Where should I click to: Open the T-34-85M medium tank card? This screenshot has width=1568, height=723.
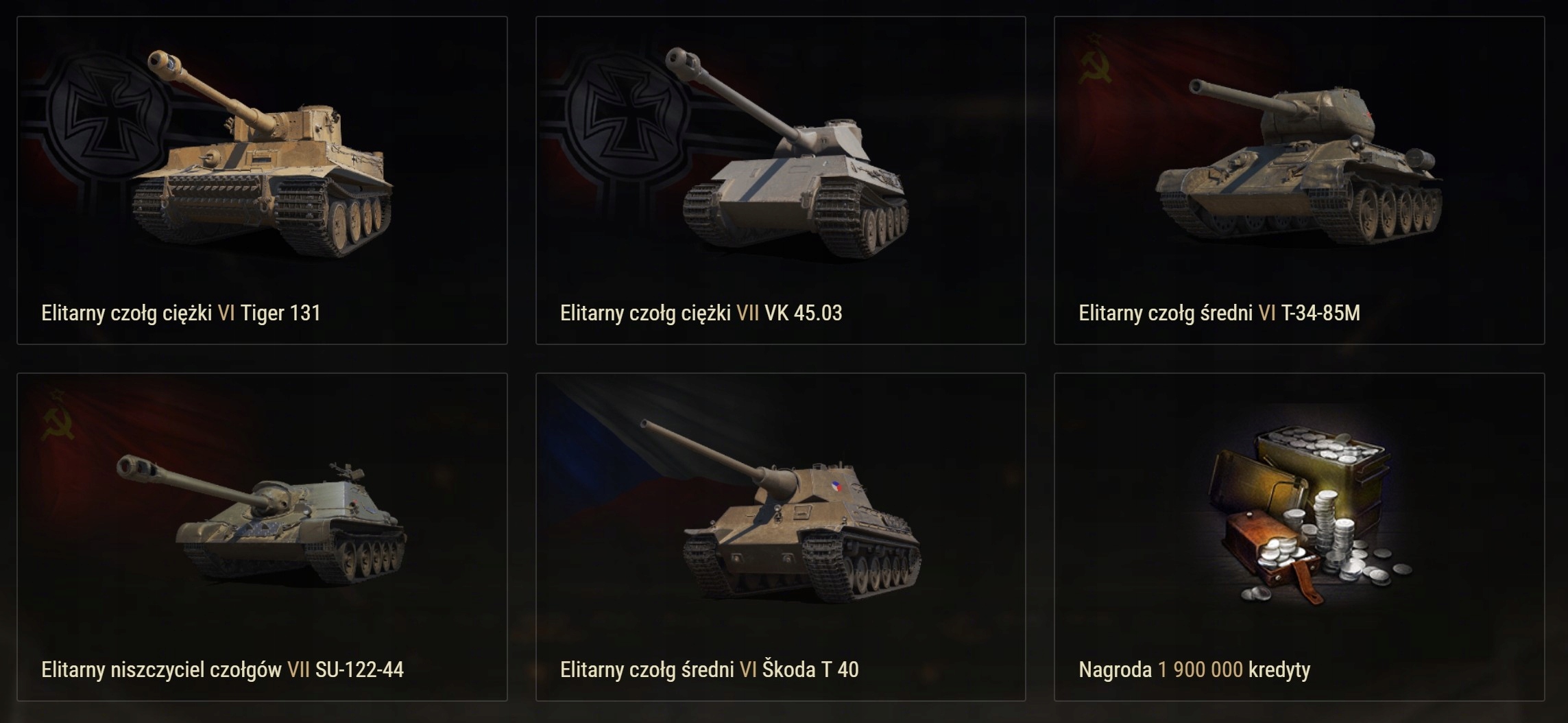point(1299,180)
